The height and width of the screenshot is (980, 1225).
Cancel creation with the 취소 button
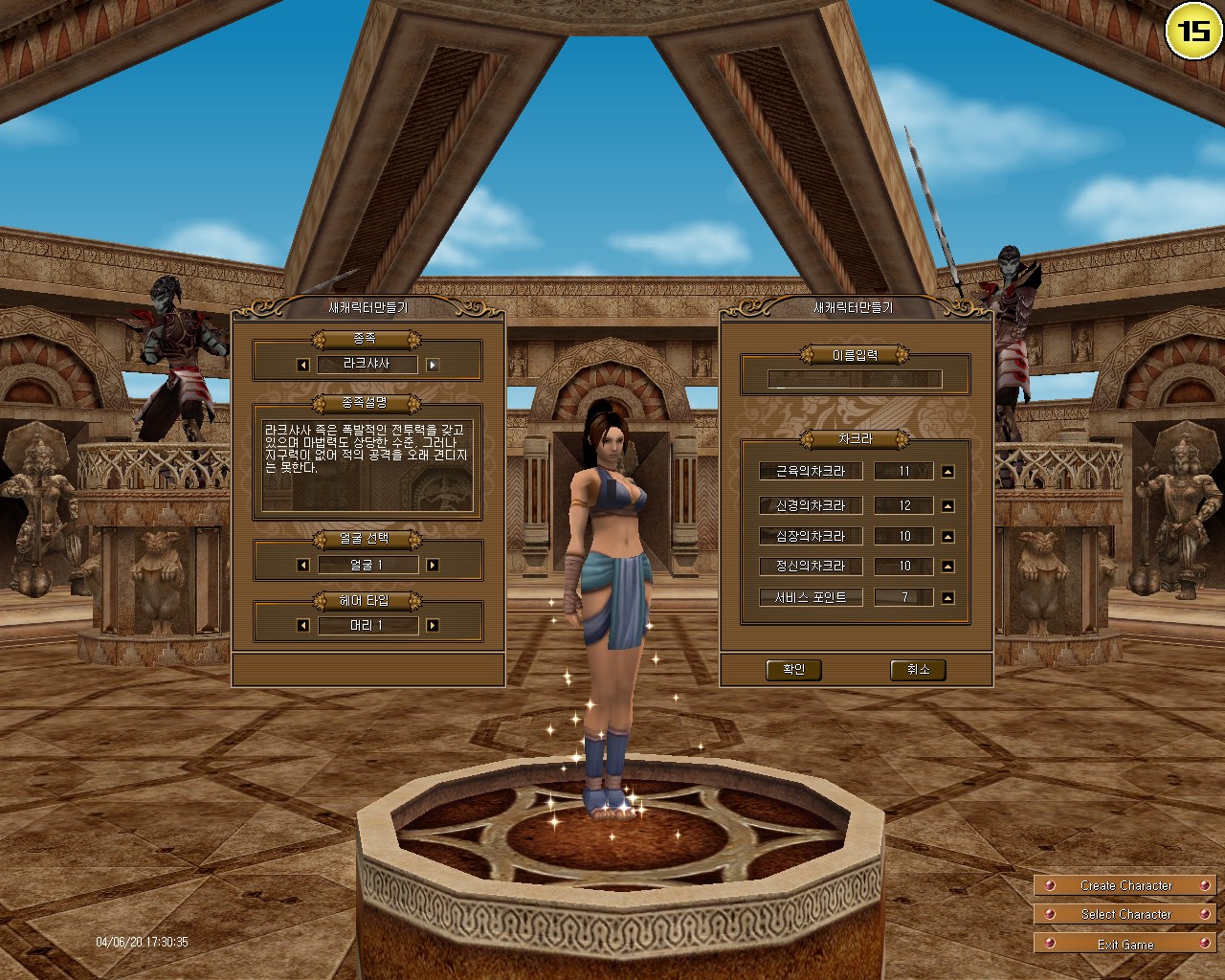(x=918, y=670)
